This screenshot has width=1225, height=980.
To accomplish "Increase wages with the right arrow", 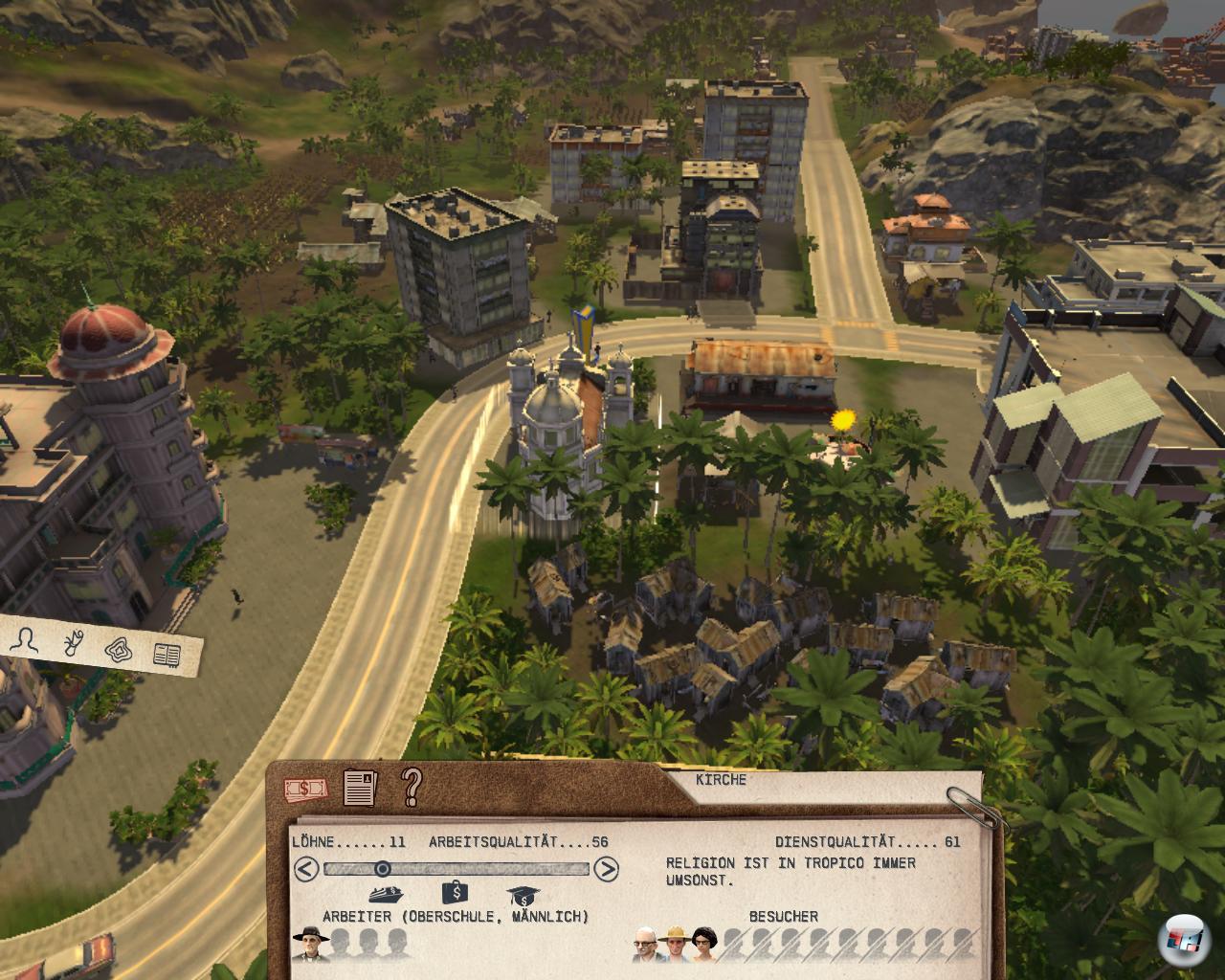I will coord(606,869).
